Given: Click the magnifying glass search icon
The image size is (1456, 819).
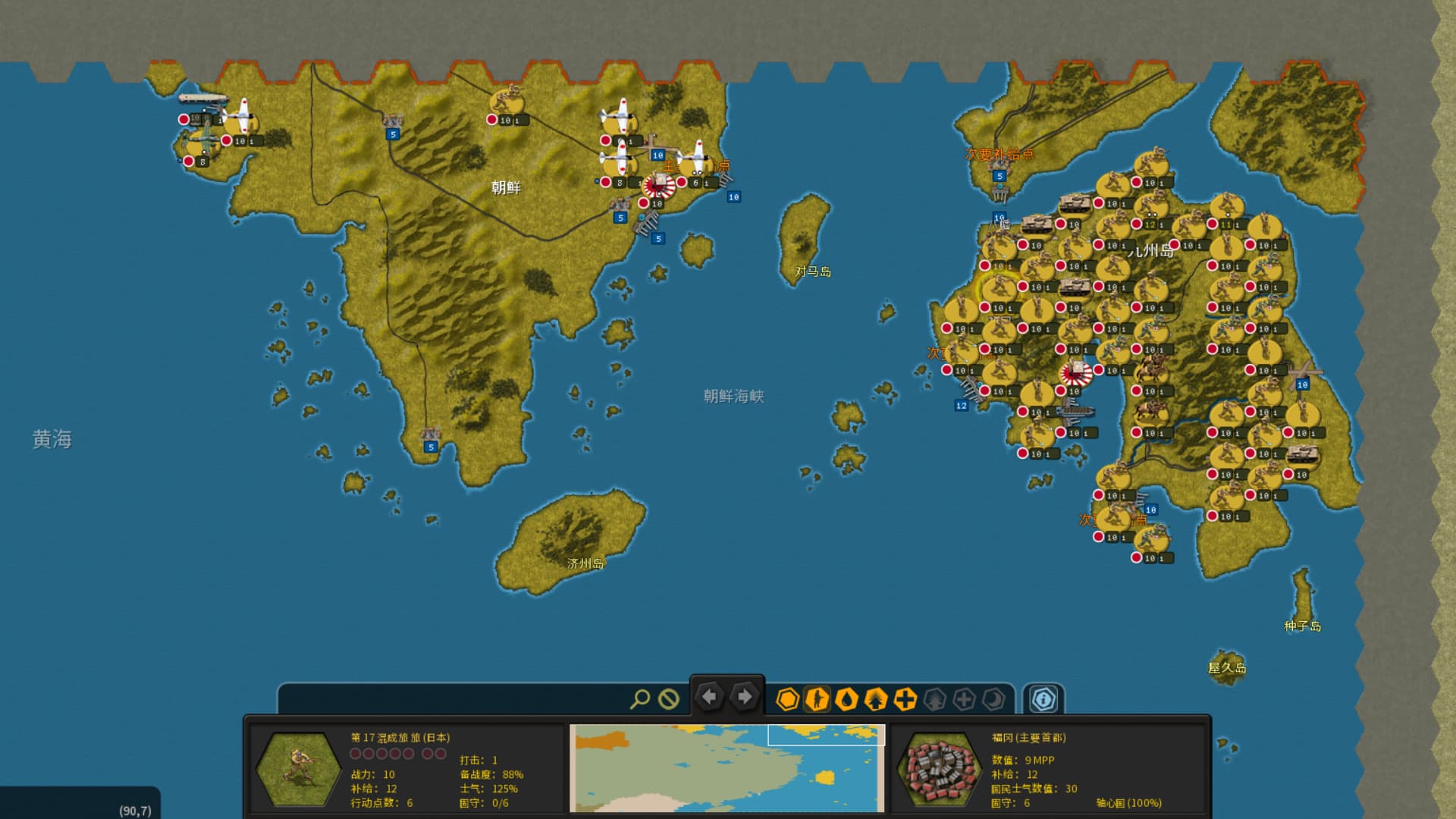Looking at the screenshot, I should 639,698.
